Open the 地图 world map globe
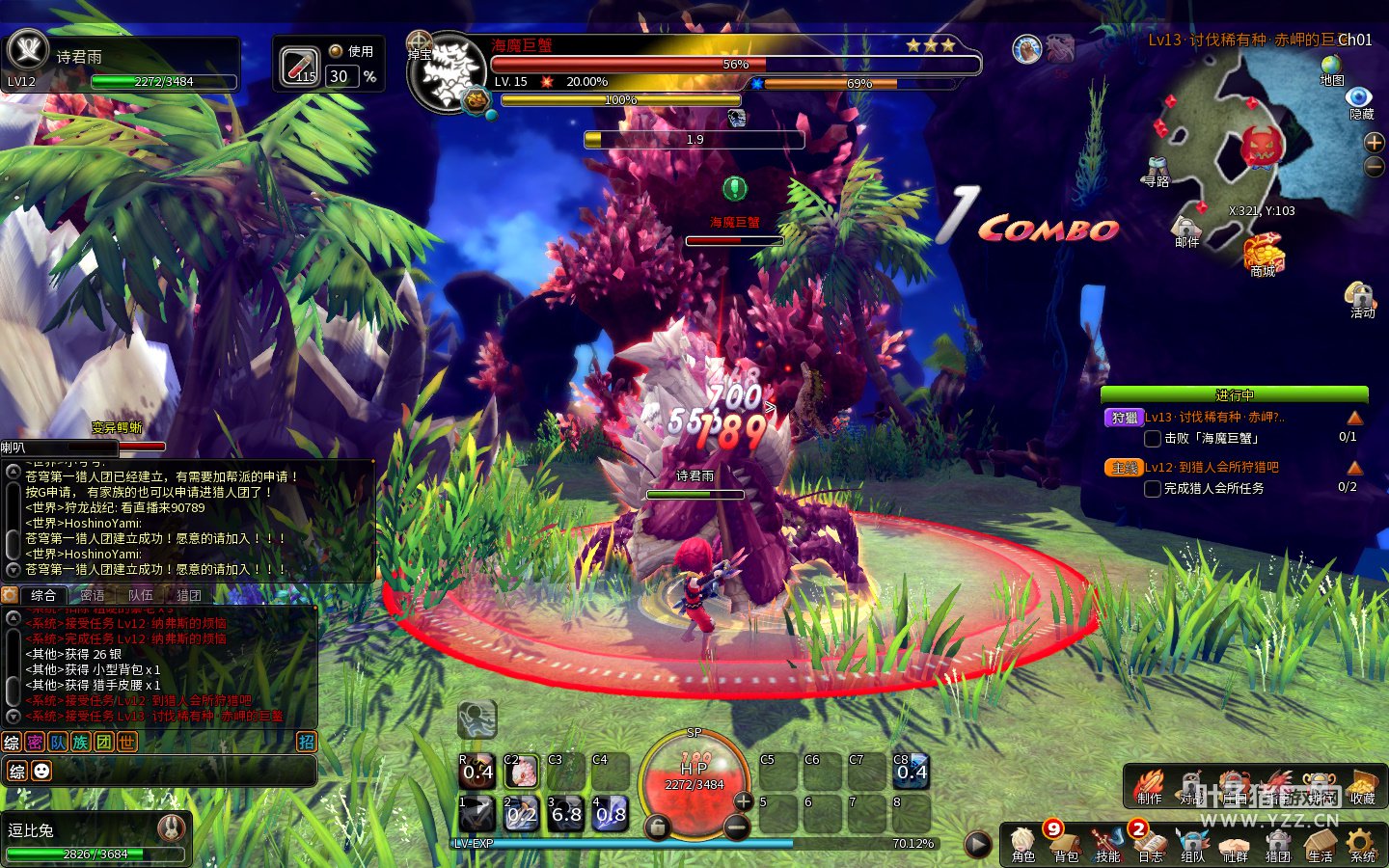 pyautogui.click(x=1332, y=69)
